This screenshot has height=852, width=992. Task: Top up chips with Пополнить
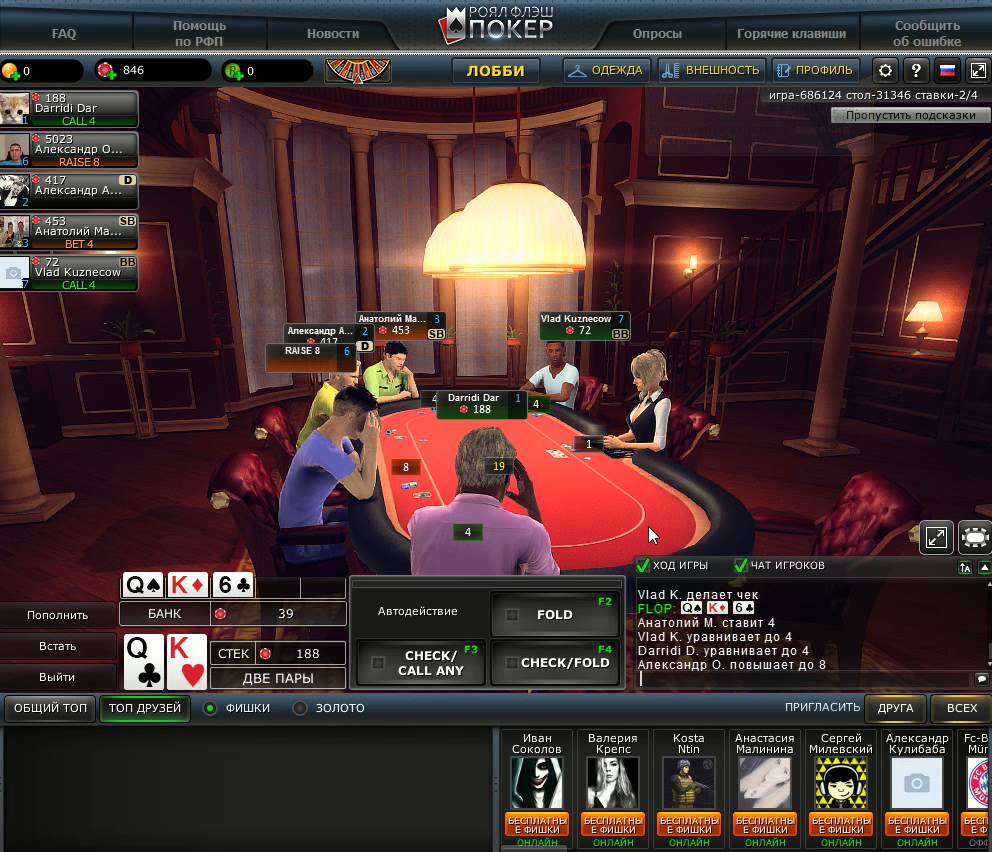click(x=58, y=615)
